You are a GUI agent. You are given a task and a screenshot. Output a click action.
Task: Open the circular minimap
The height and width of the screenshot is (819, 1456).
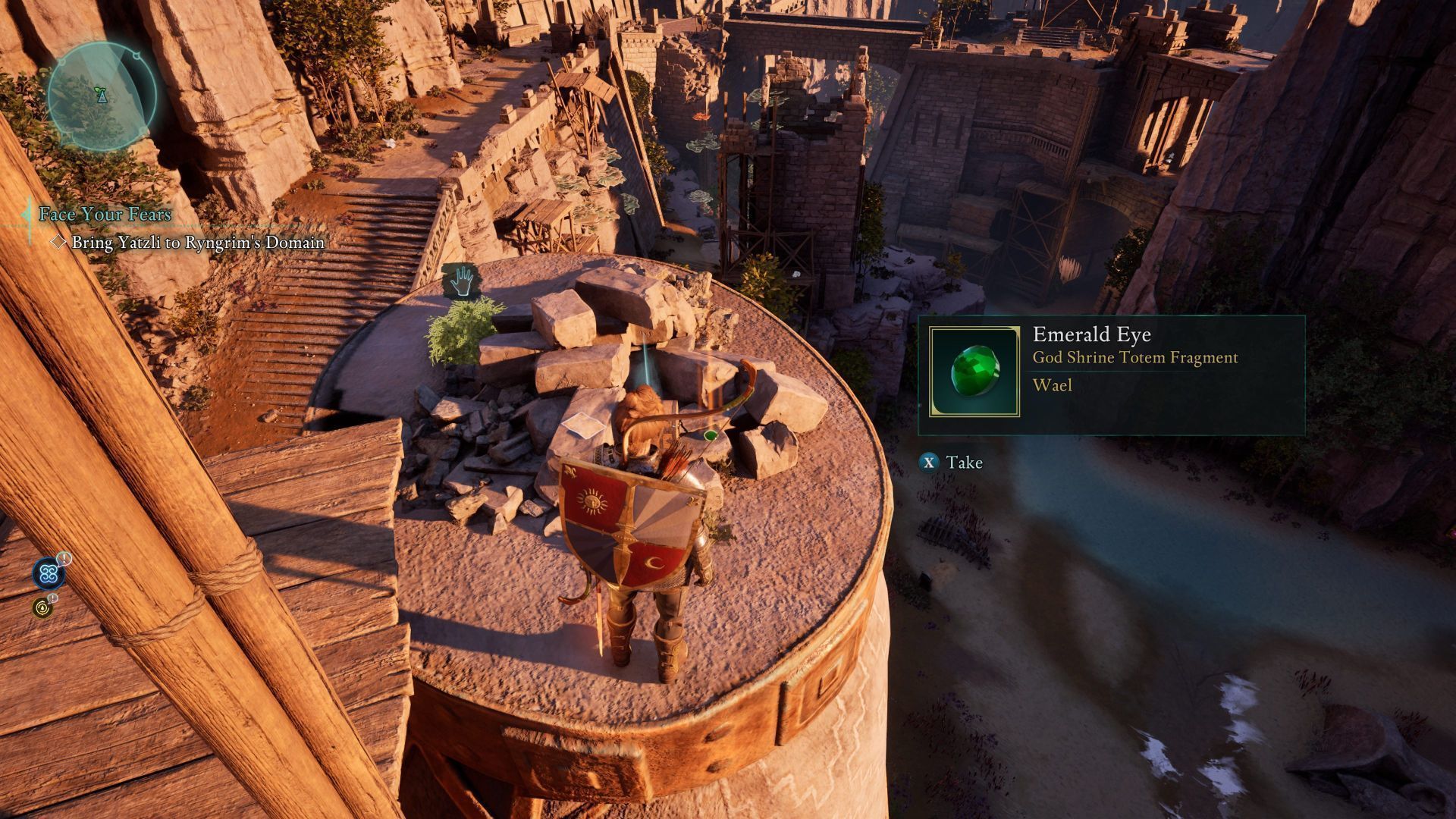pos(101,96)
